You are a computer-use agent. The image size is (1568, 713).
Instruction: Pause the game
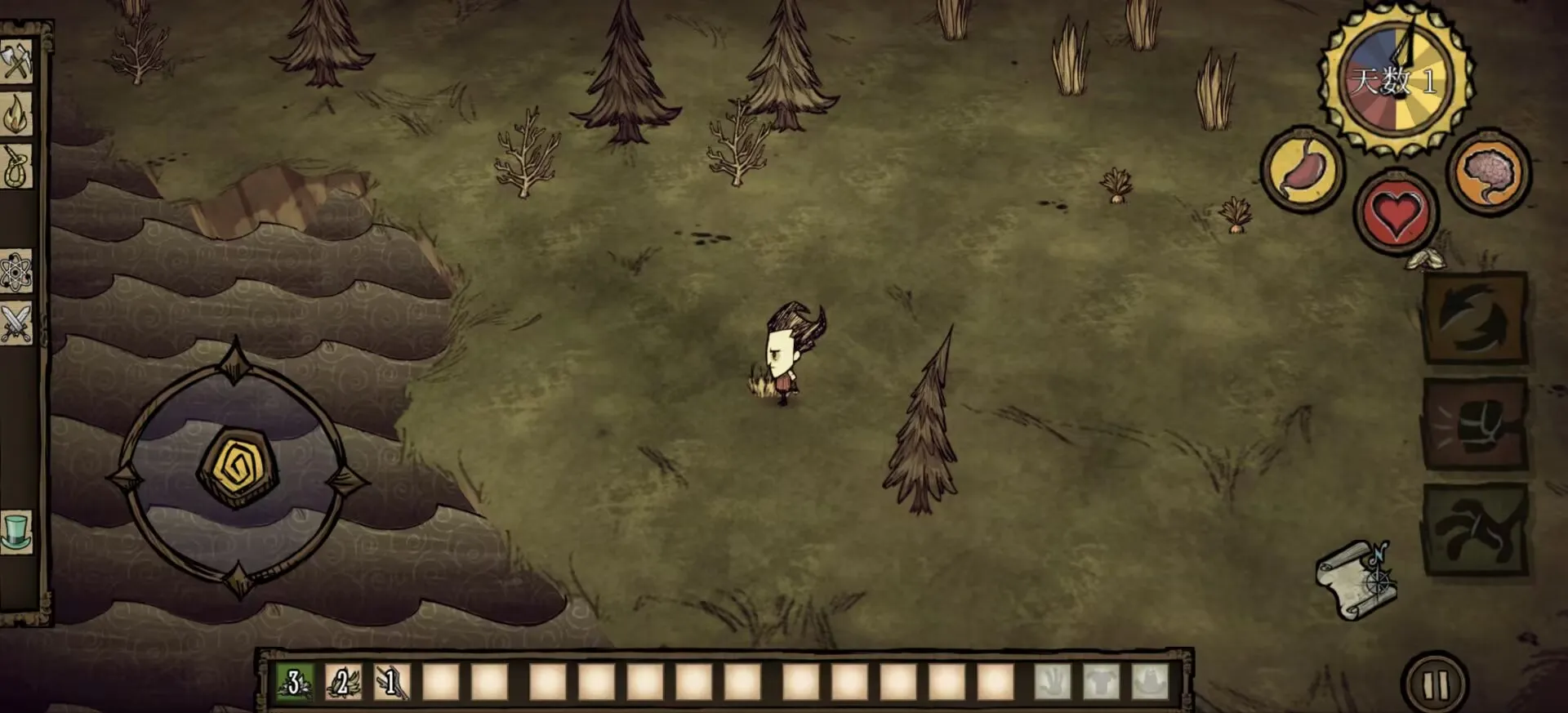coord(1435,684)
